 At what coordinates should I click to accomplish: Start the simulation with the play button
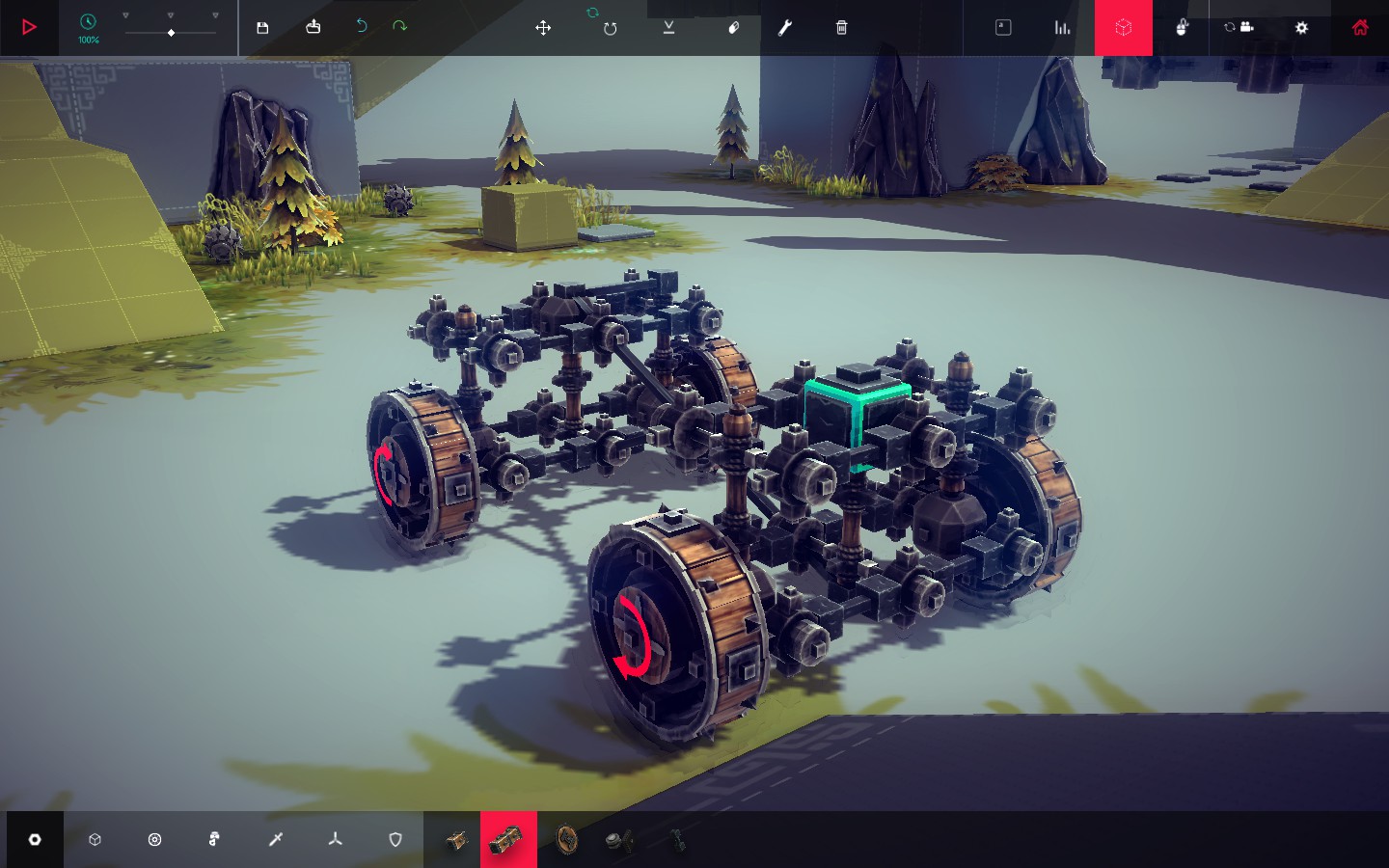pyautogui.click(x=28, y=27)
